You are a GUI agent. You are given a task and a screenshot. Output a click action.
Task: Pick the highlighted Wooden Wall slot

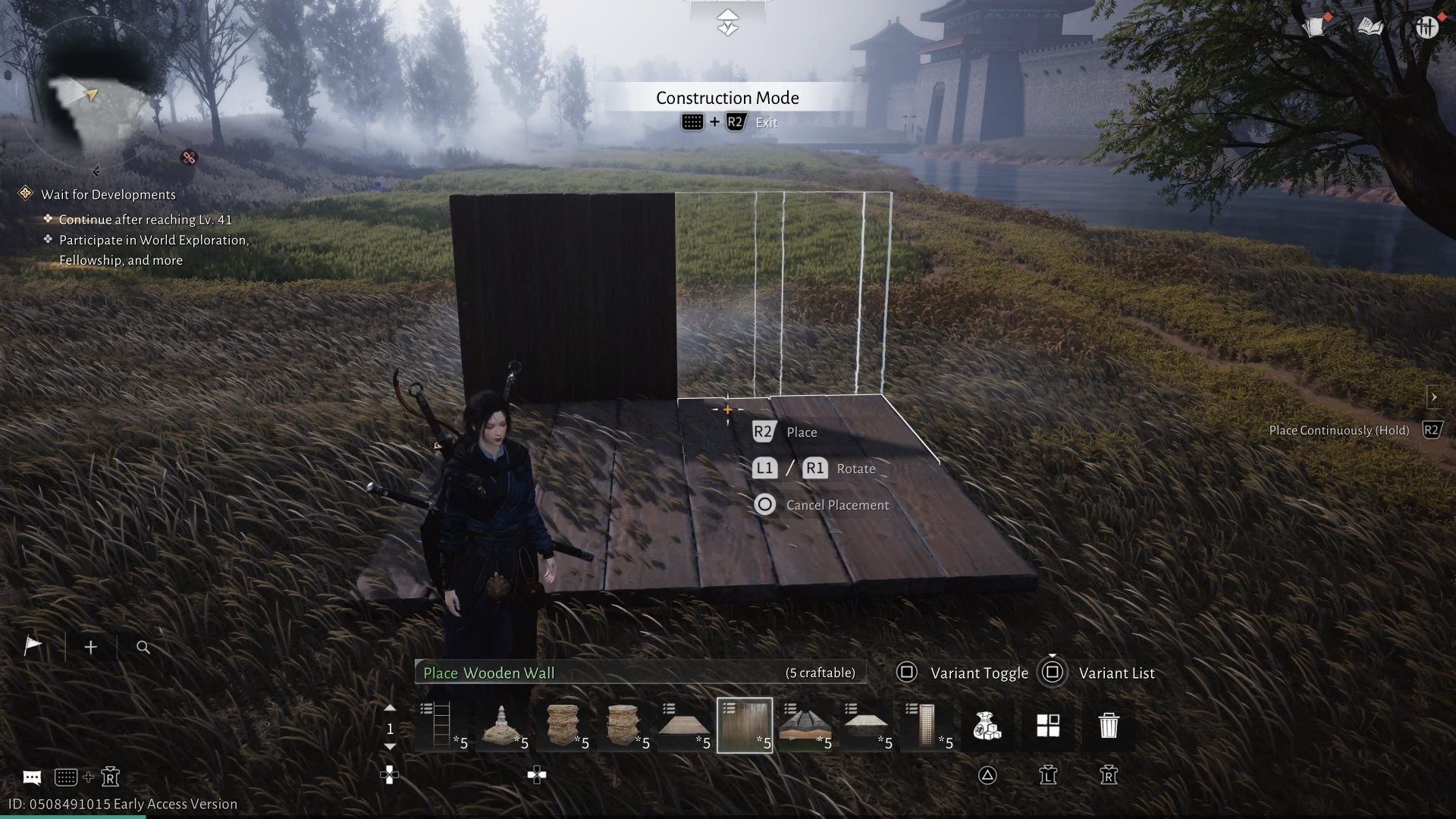[x=745, y=726]
